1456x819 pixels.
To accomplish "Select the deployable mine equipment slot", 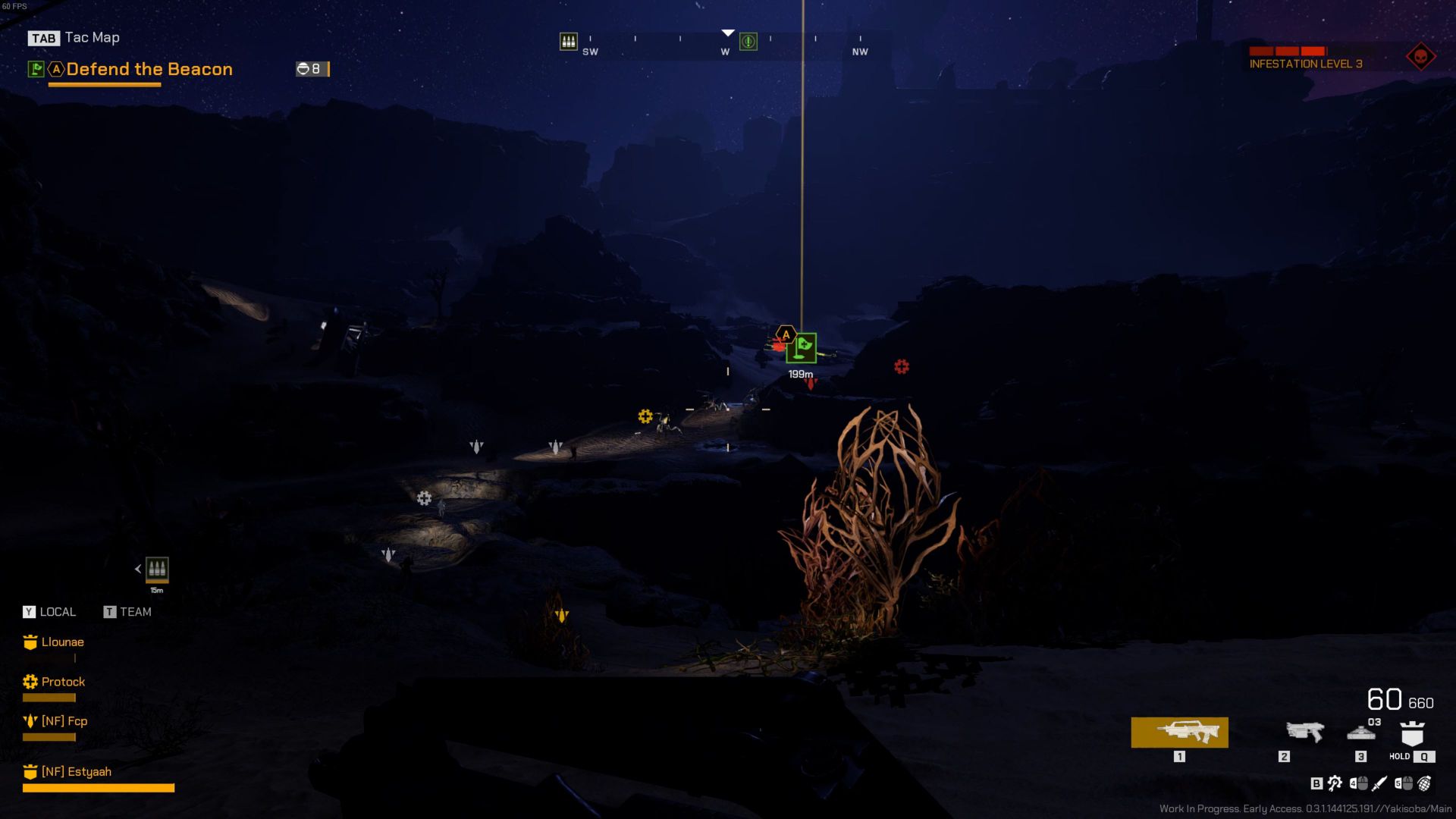I will 1361,734.
